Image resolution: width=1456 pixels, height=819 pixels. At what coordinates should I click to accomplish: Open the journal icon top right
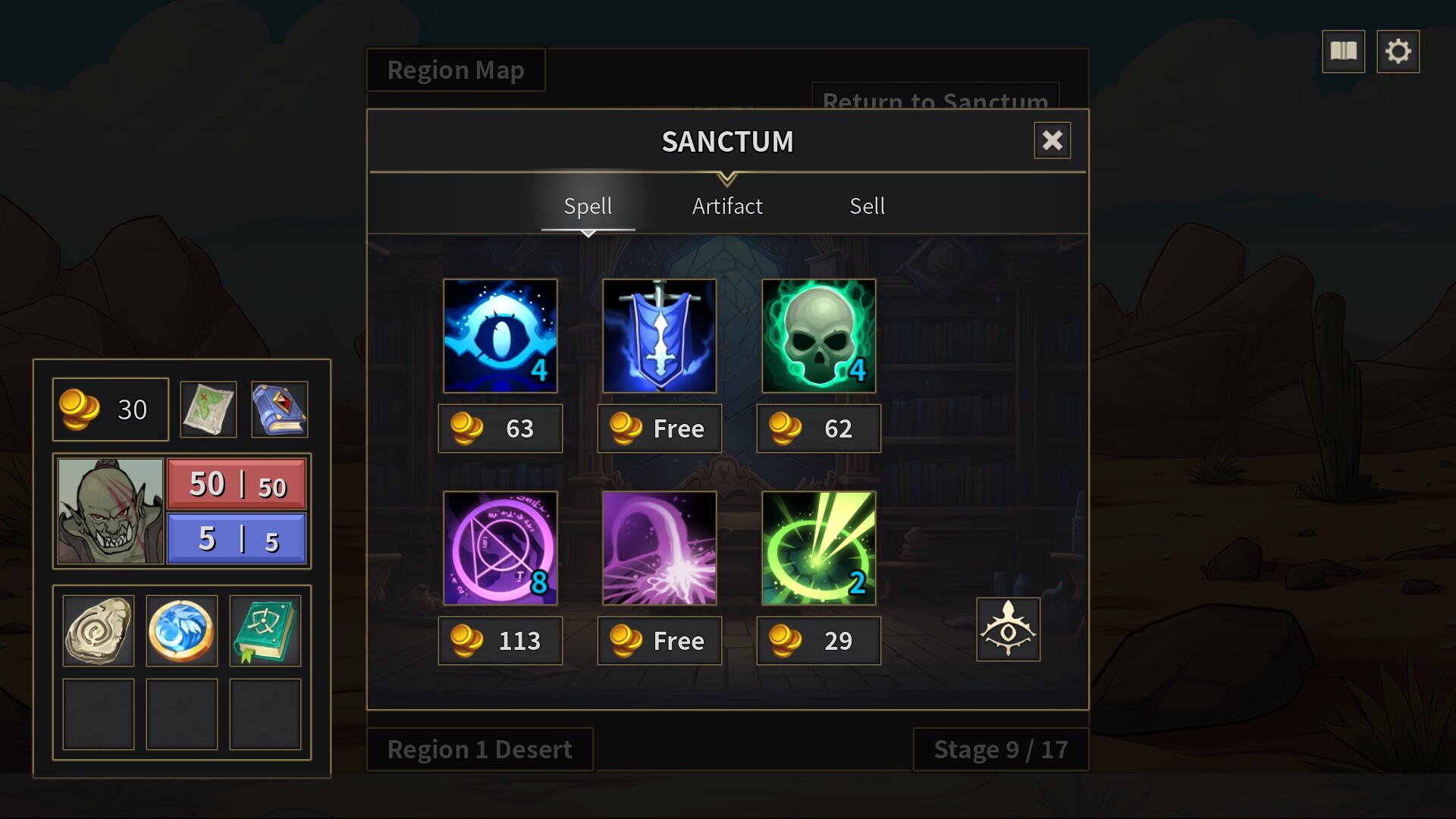tap(1343, 51)
